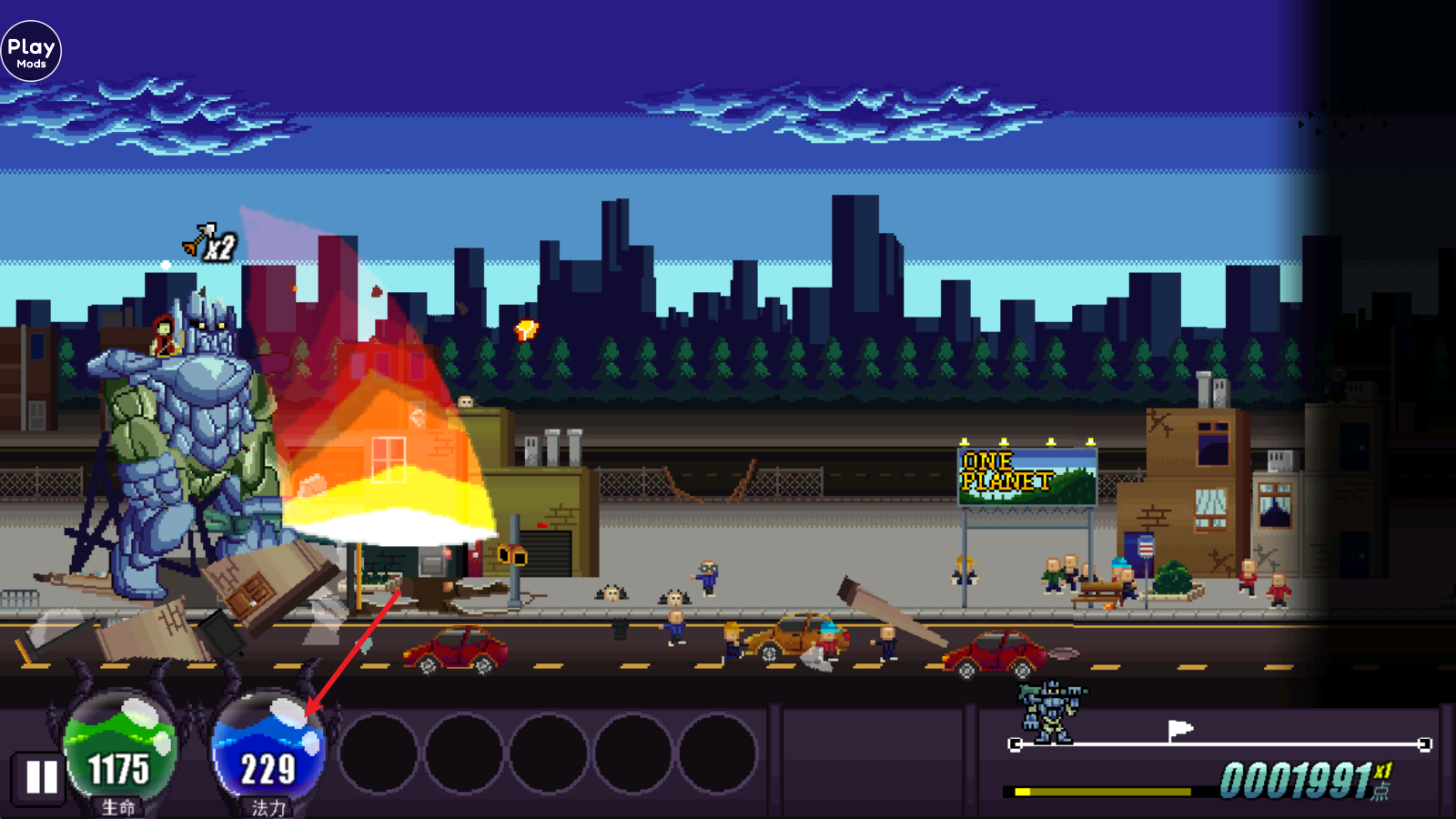
Task: Pause the game with the pause button
Action: coord(41,778)
